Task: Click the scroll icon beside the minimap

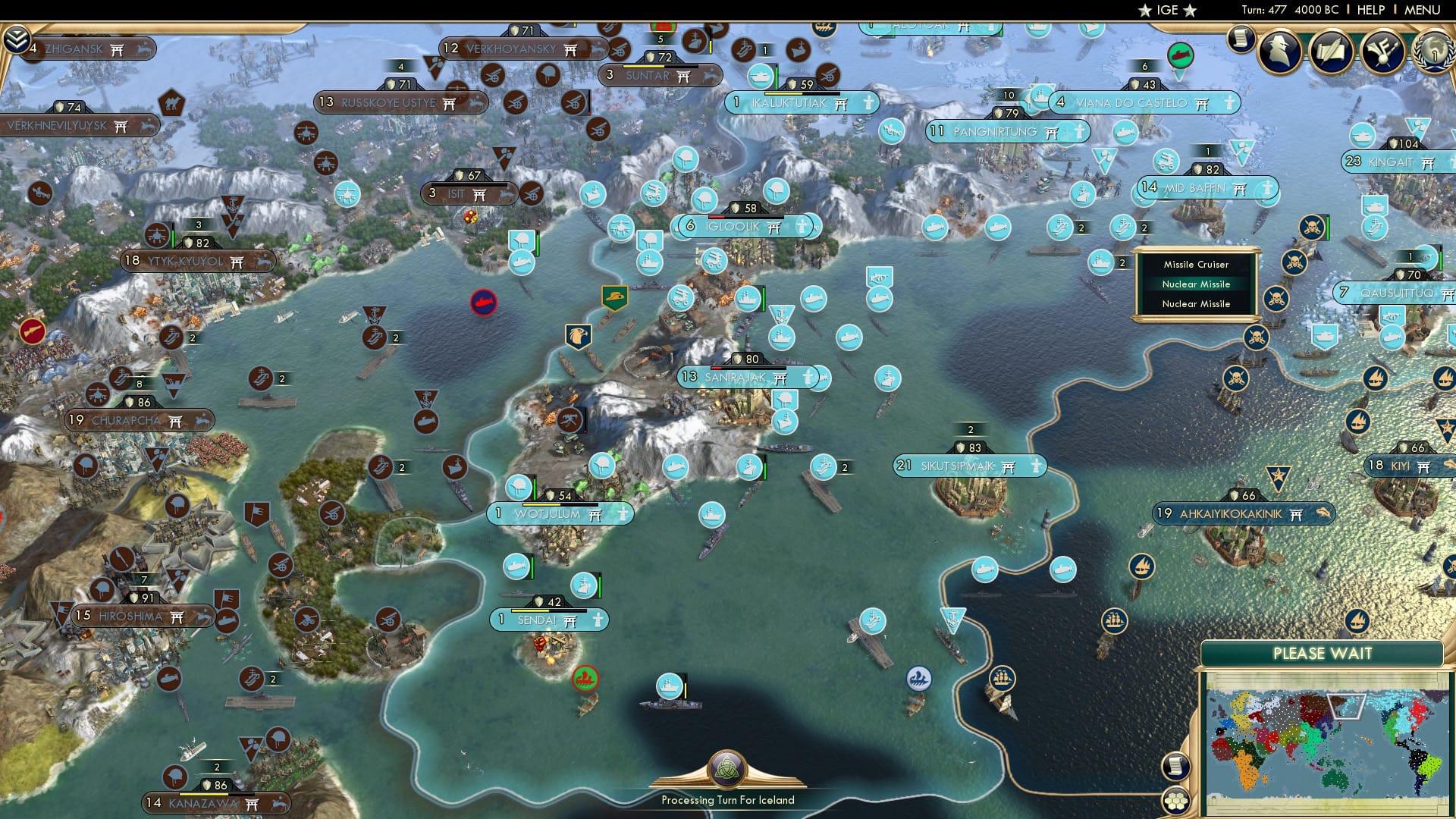Action: click(1175, 767)
